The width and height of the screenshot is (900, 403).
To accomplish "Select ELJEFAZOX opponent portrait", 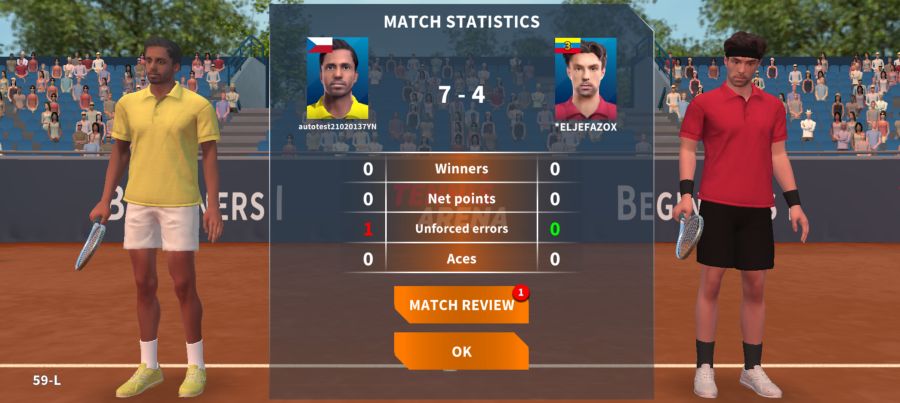I will 586,79.
